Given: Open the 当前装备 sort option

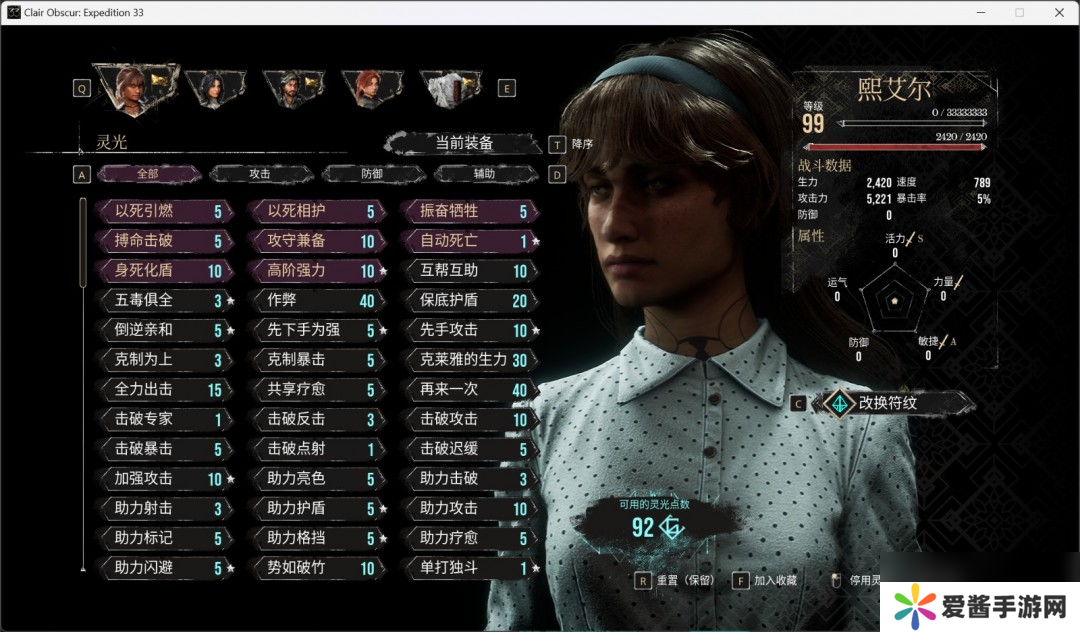Looking at the screenshot, I should 464,143.
